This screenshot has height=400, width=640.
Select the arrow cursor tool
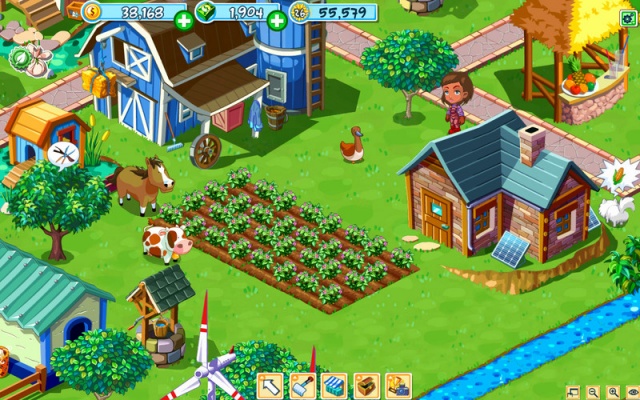(270, 385)
